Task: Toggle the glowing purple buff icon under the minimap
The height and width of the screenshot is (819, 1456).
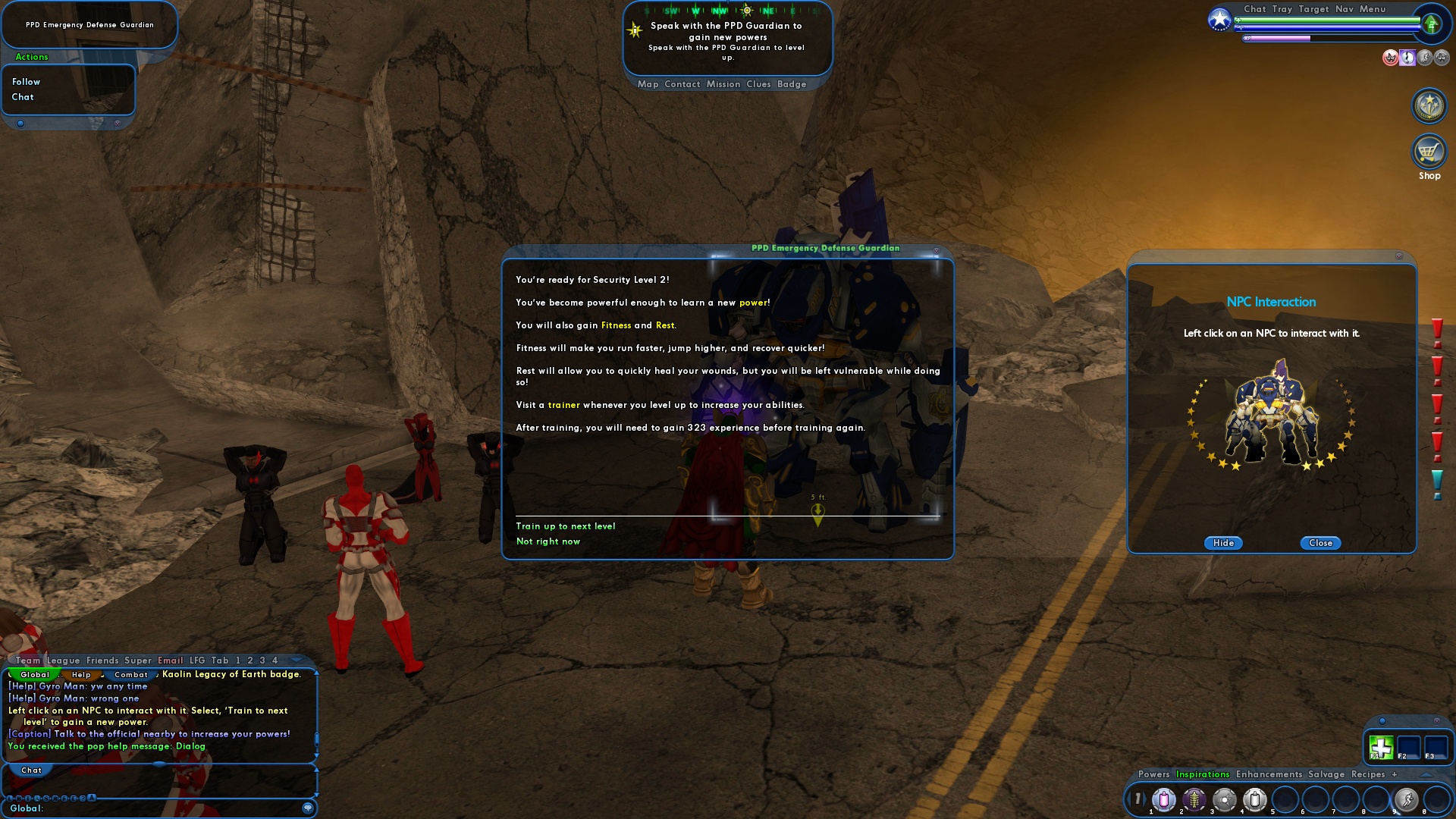Action: [x=1408, y=57]
